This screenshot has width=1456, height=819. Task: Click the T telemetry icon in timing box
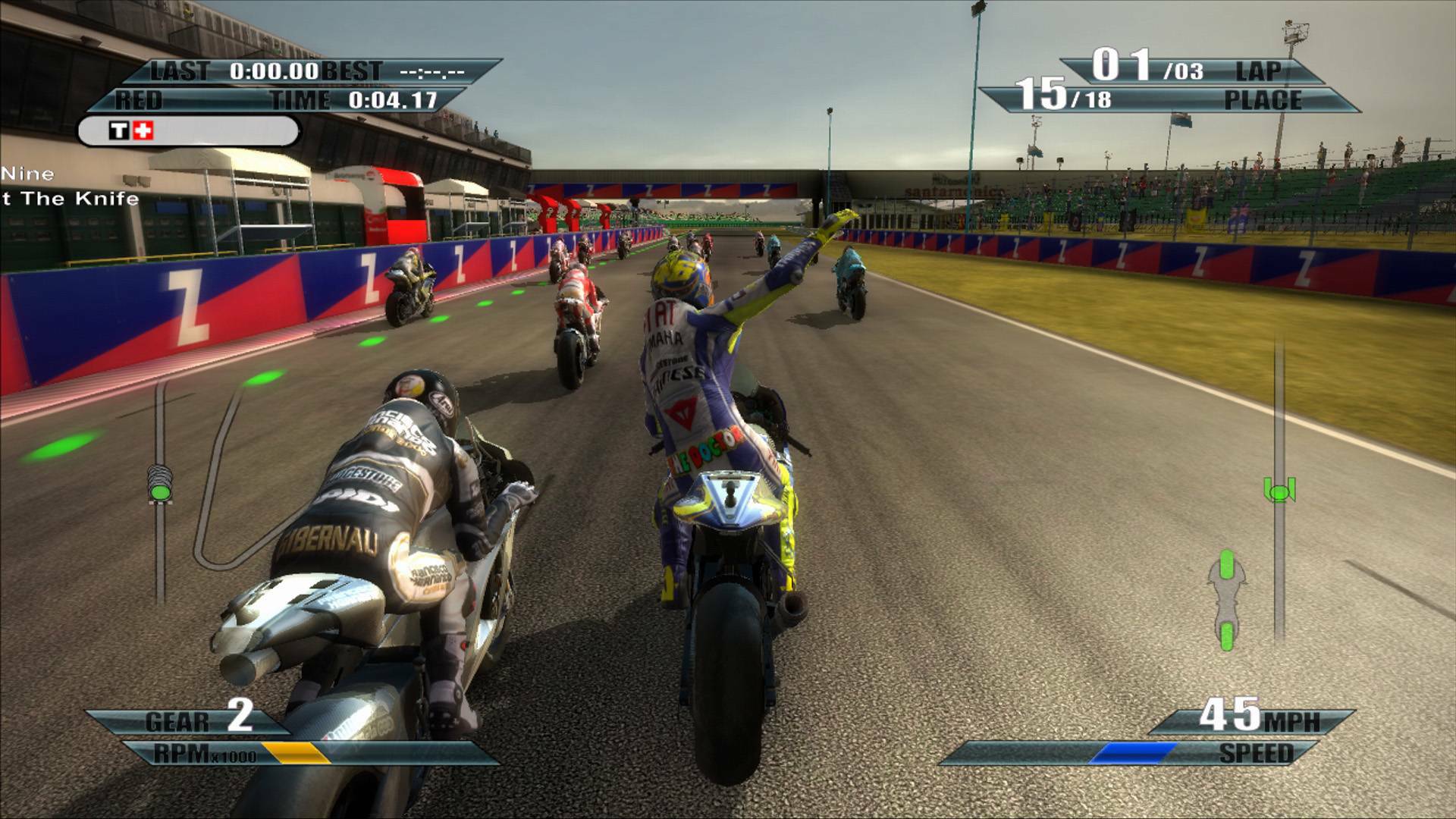click(118, 130)
